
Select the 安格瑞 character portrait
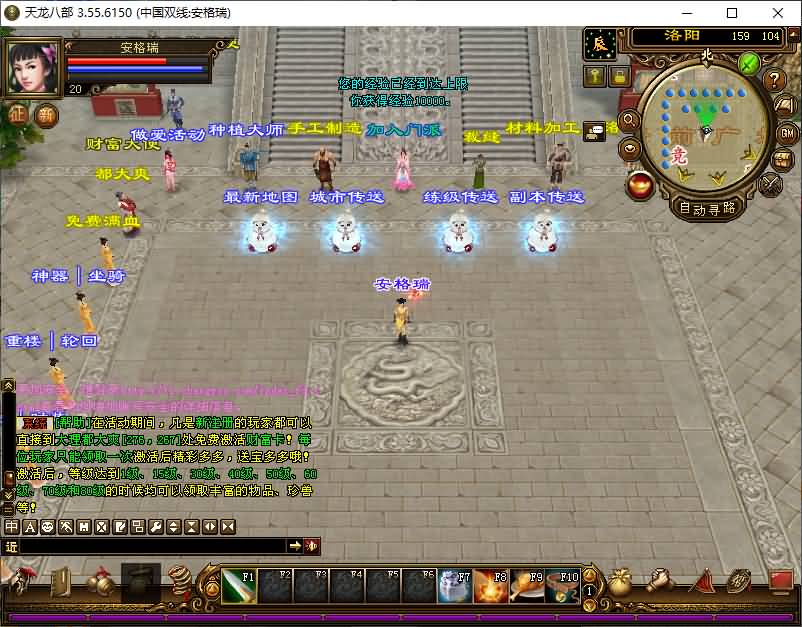[33, 67]
